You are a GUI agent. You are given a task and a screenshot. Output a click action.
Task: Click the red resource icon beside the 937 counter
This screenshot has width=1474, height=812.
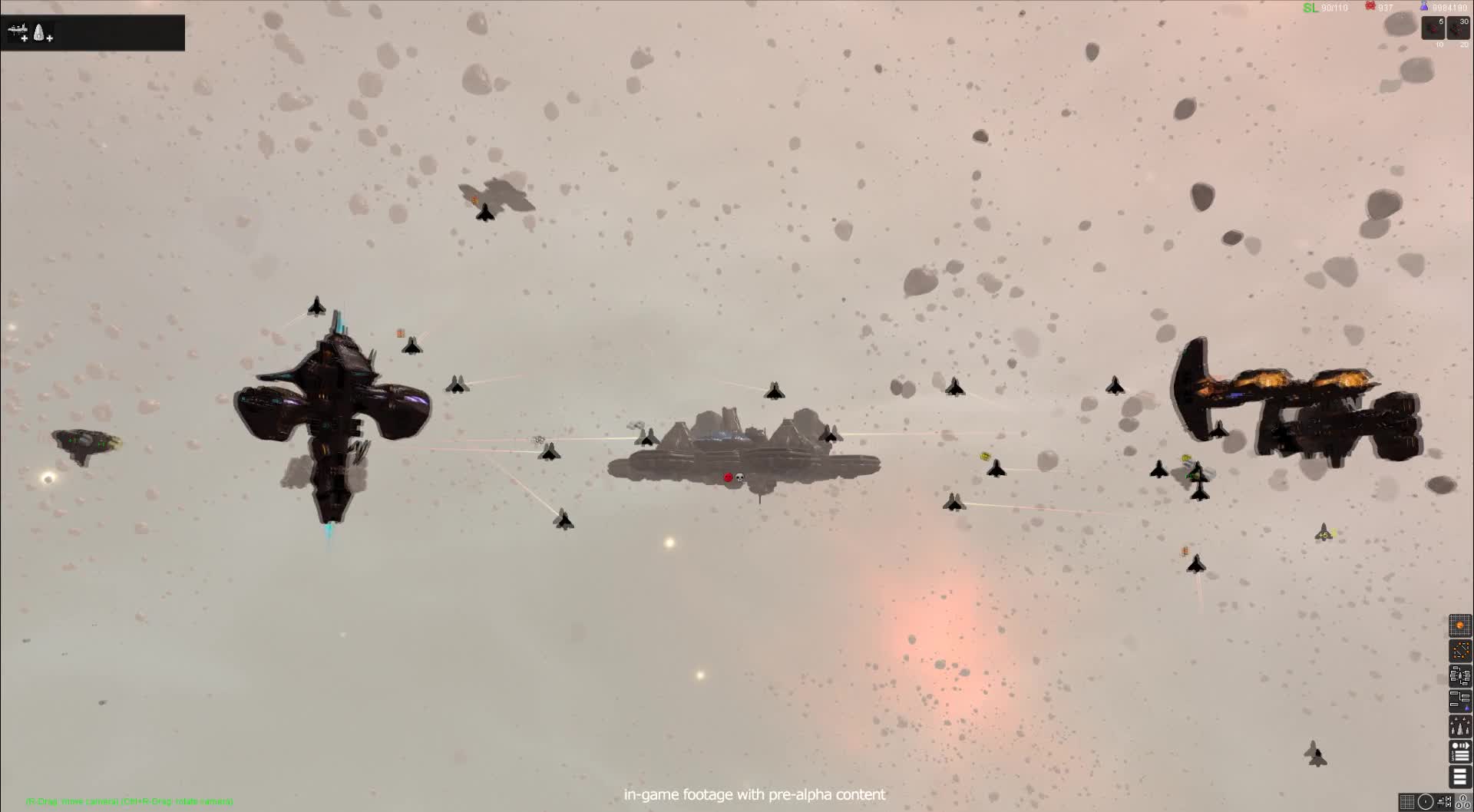[1370, 6]
